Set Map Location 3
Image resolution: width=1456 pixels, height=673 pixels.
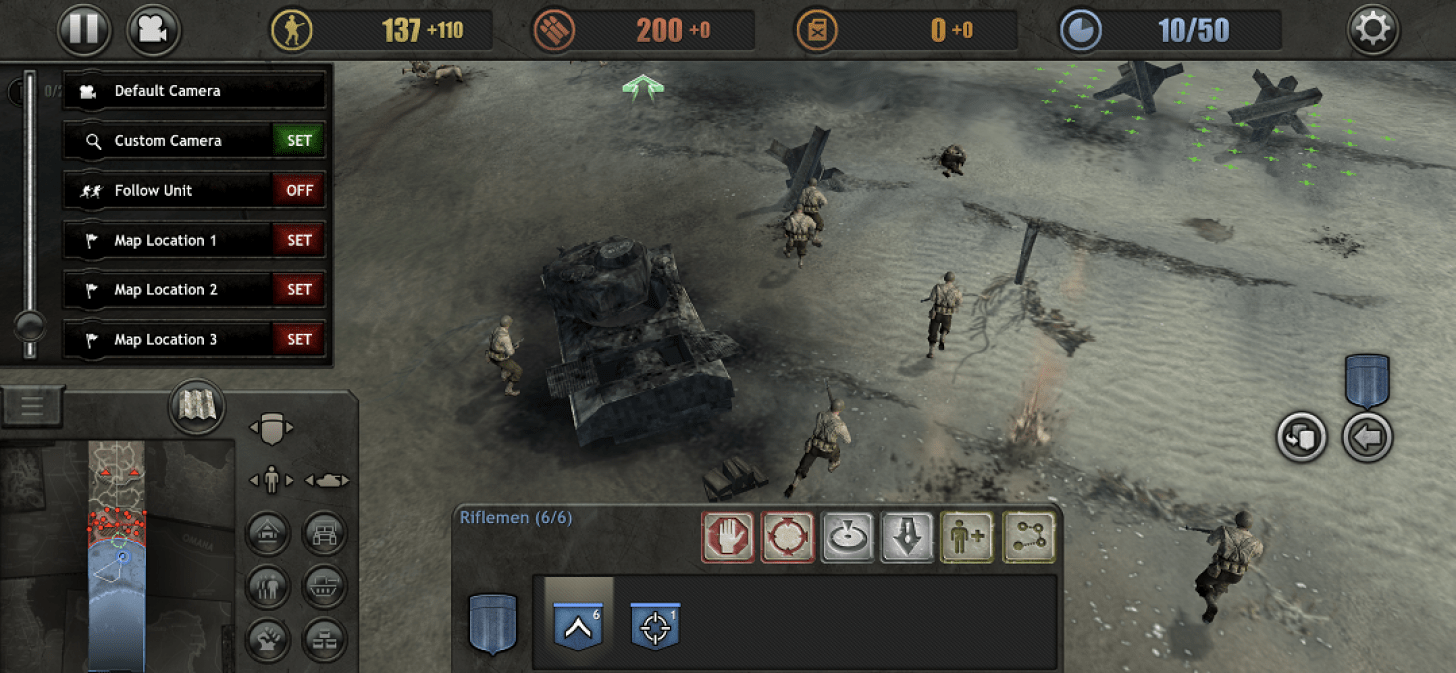pos(299,340)
